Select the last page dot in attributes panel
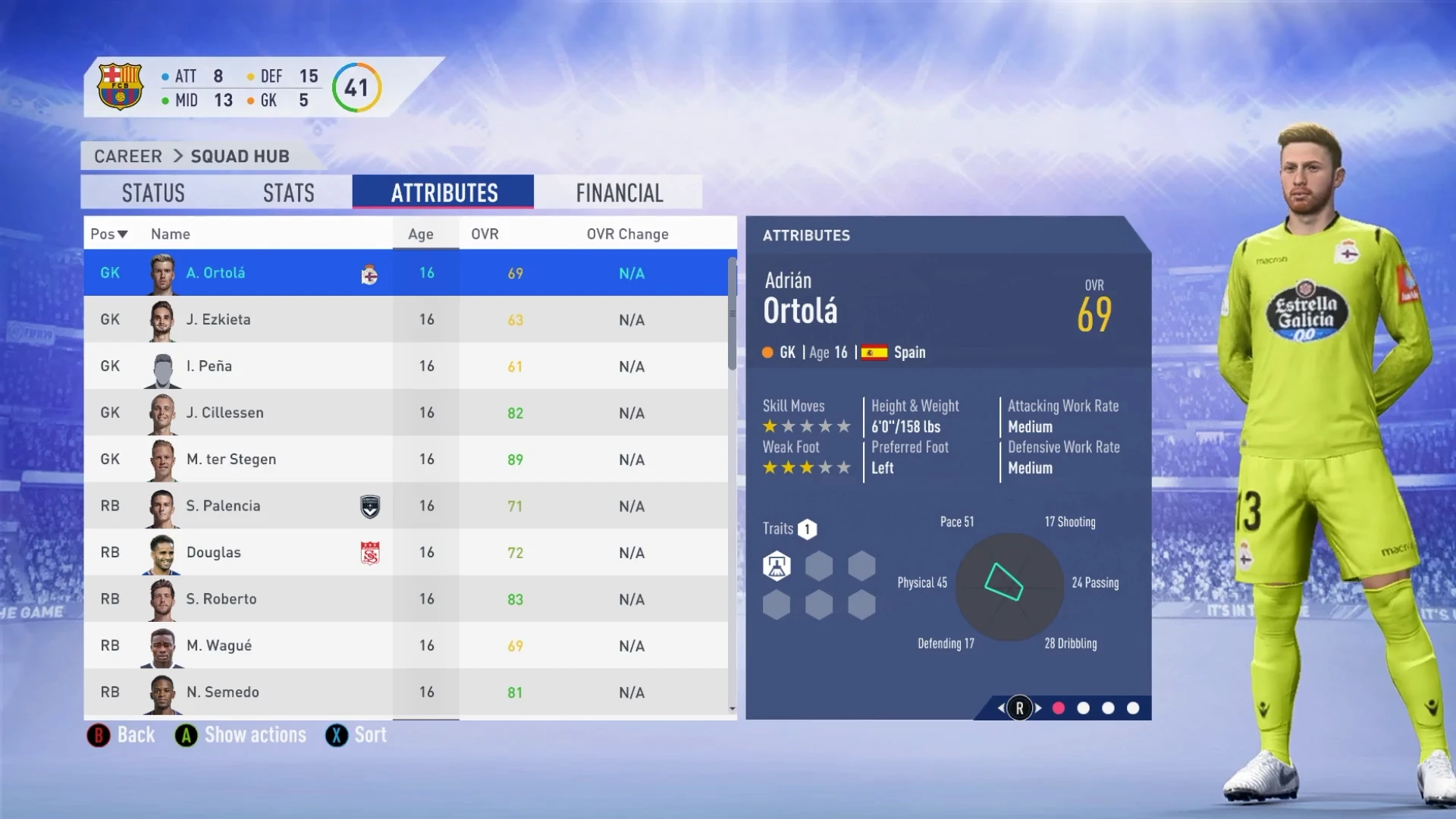 click(1133, 708)
